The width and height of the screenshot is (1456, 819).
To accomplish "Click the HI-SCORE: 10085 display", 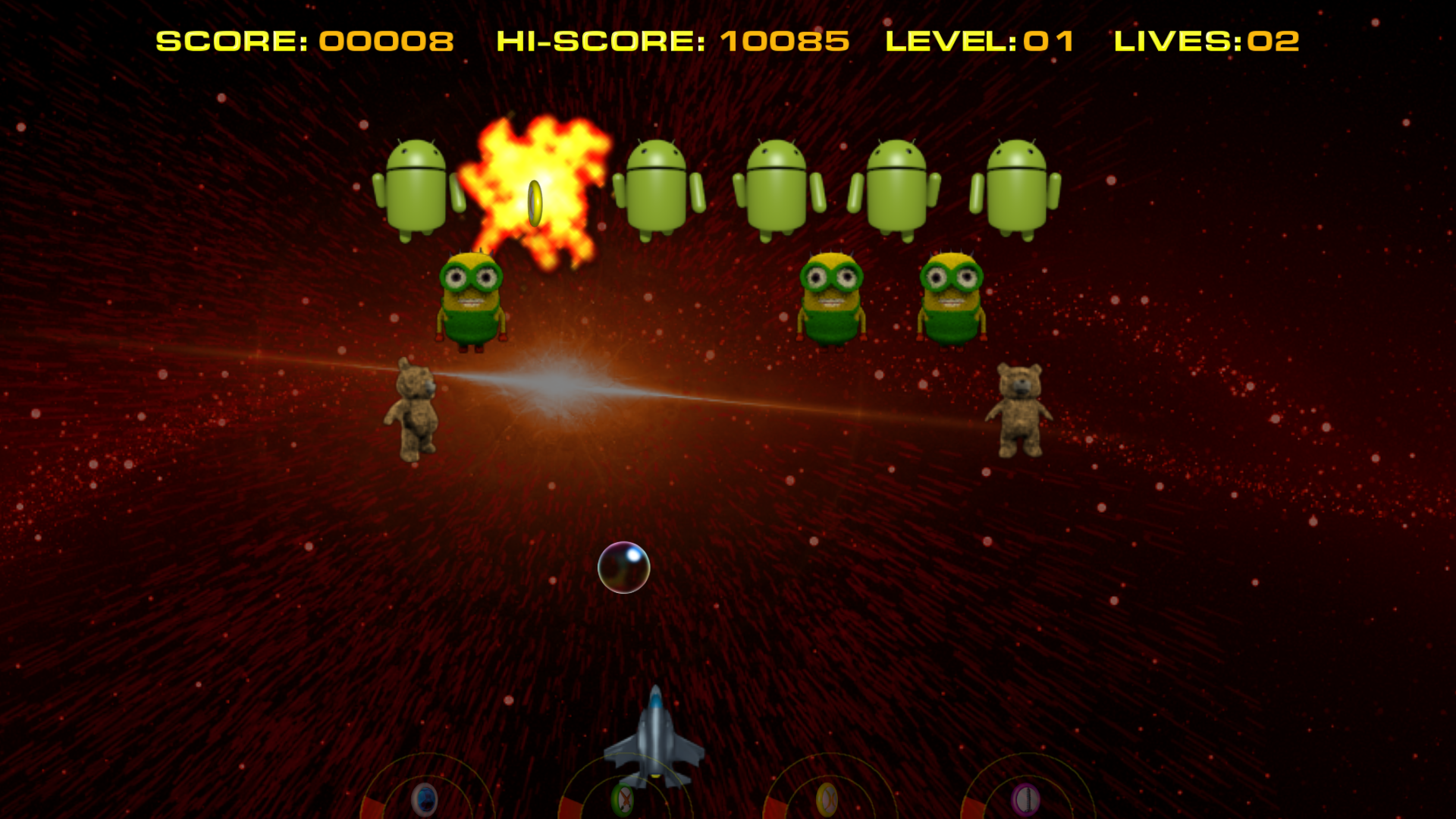I will tap(672, 41).
